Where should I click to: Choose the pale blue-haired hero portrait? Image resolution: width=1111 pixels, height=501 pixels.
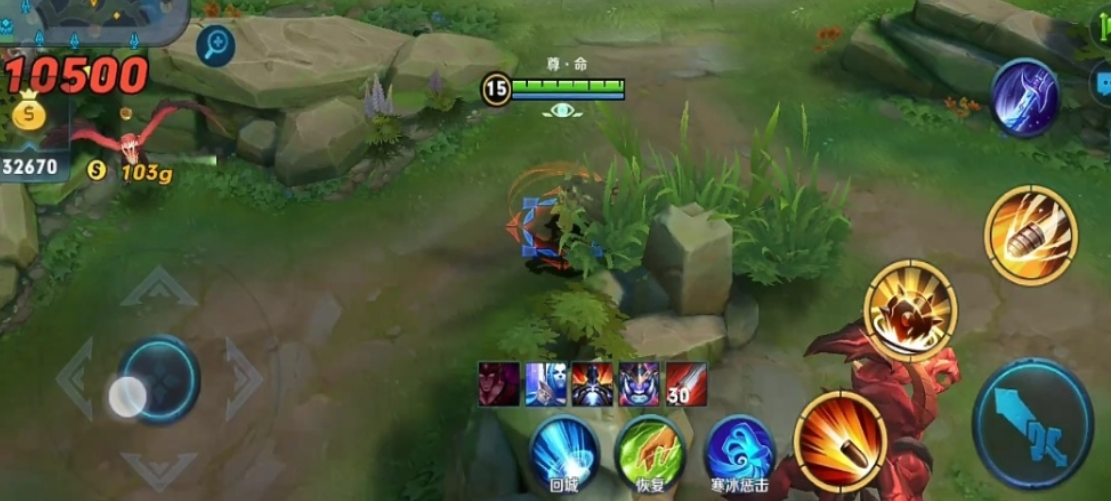[x=546, y=384]
